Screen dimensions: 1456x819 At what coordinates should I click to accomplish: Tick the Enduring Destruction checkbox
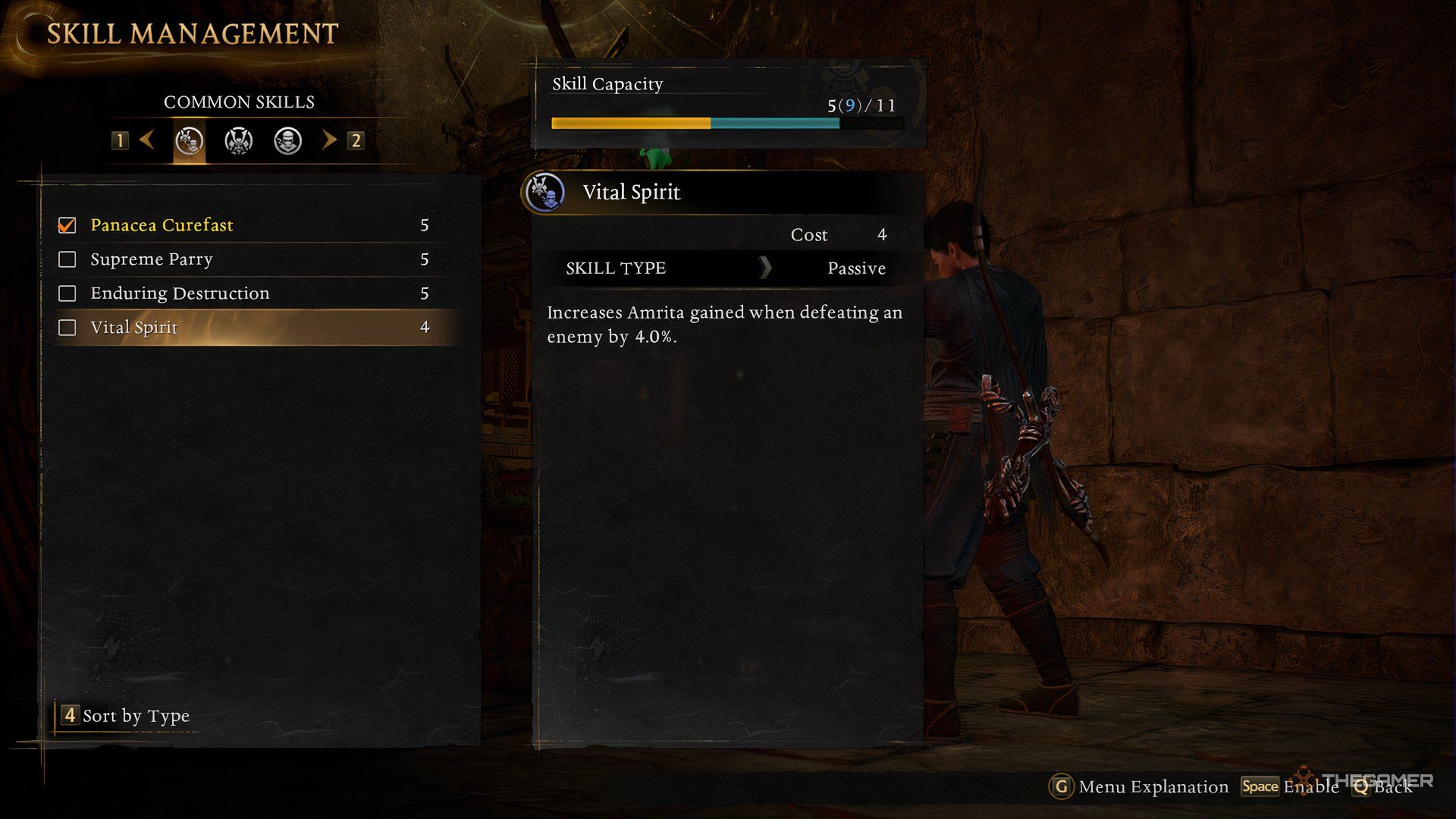(x=67, y=293)
